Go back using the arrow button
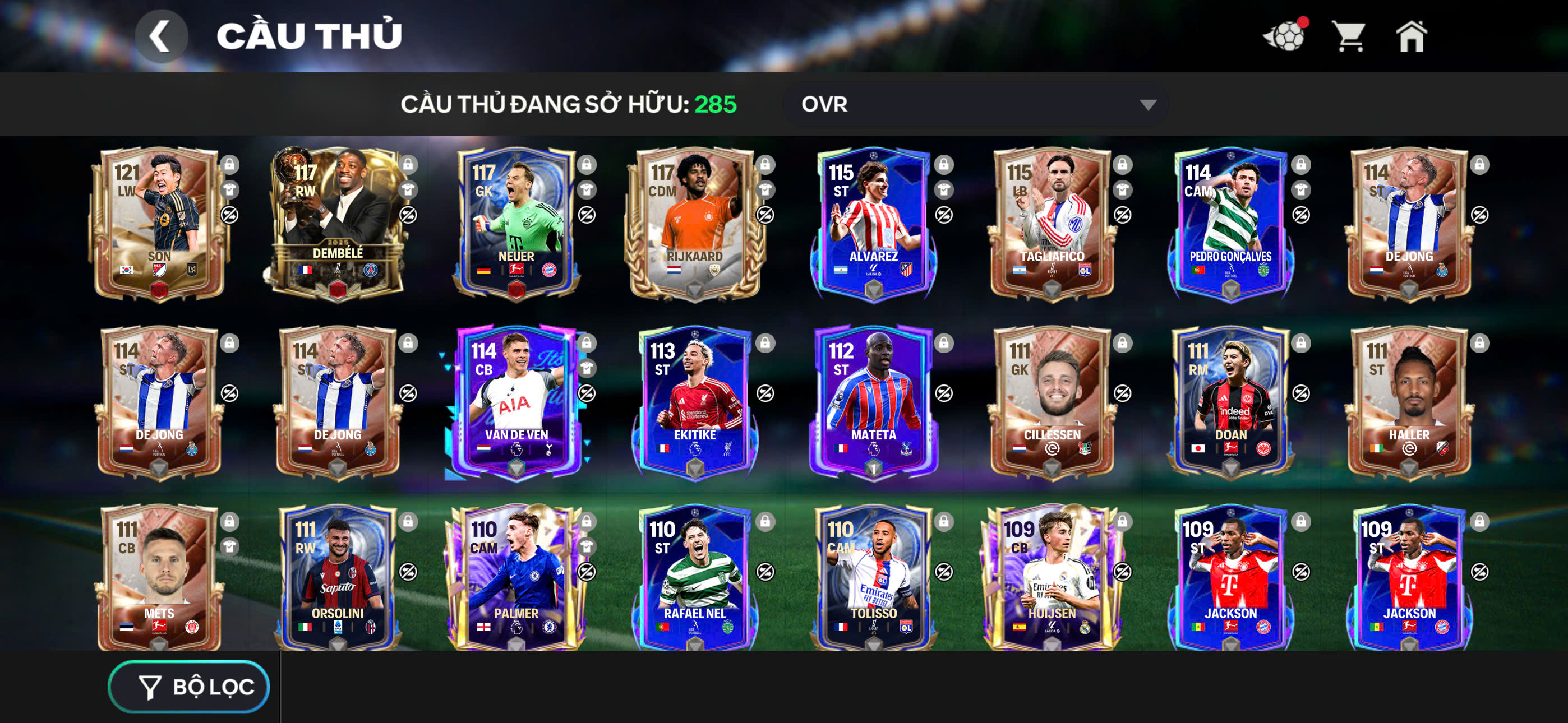Image resolution: width=1568 pixels, height=723 pixels. [x=161, y=36]
